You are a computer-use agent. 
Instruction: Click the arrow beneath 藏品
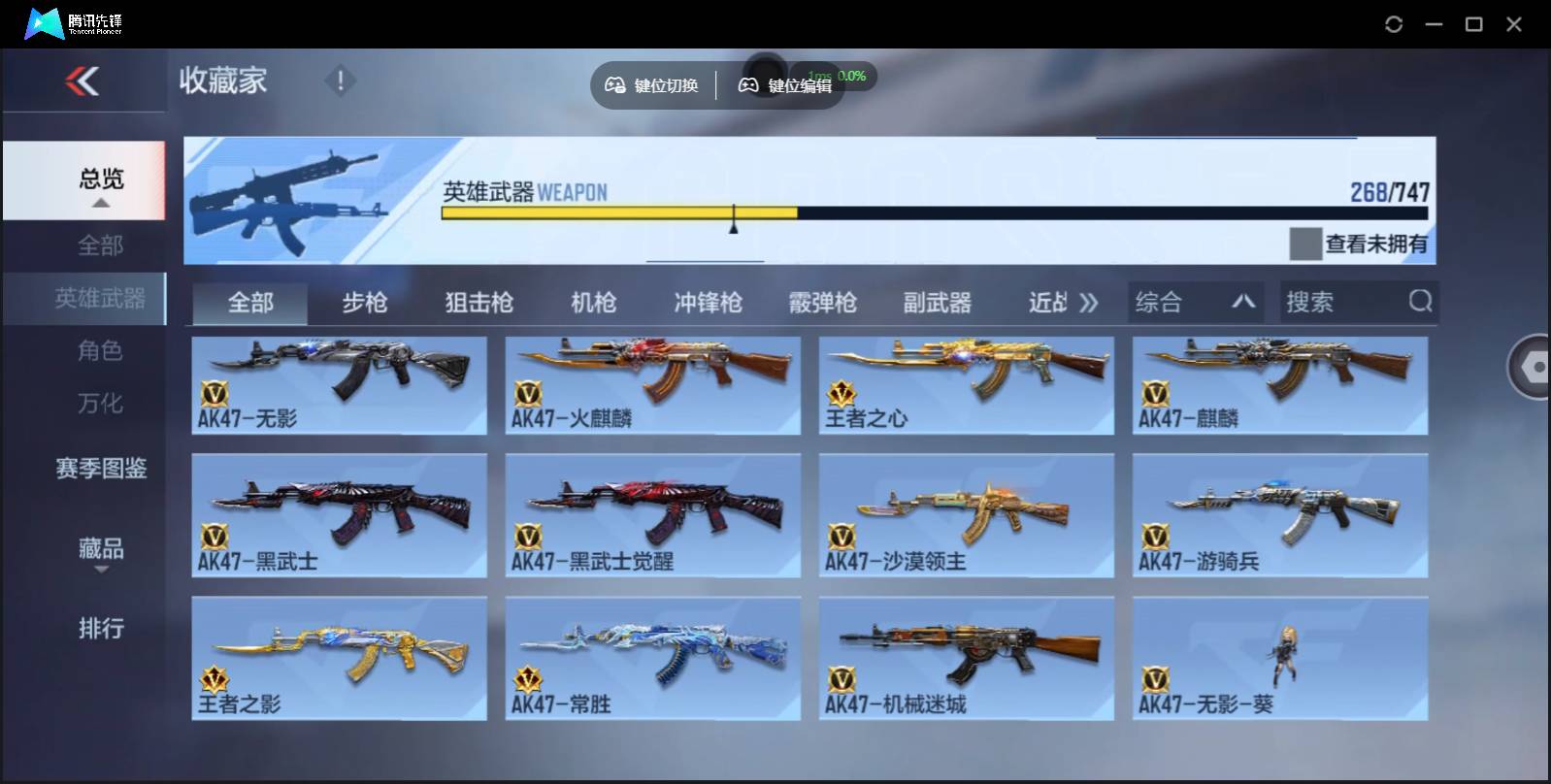pos(101,571)
